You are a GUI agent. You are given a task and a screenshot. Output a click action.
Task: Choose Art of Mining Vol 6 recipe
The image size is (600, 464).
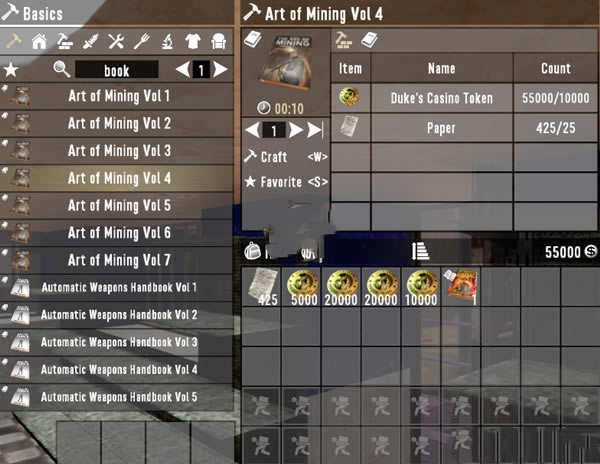(118, 233)
